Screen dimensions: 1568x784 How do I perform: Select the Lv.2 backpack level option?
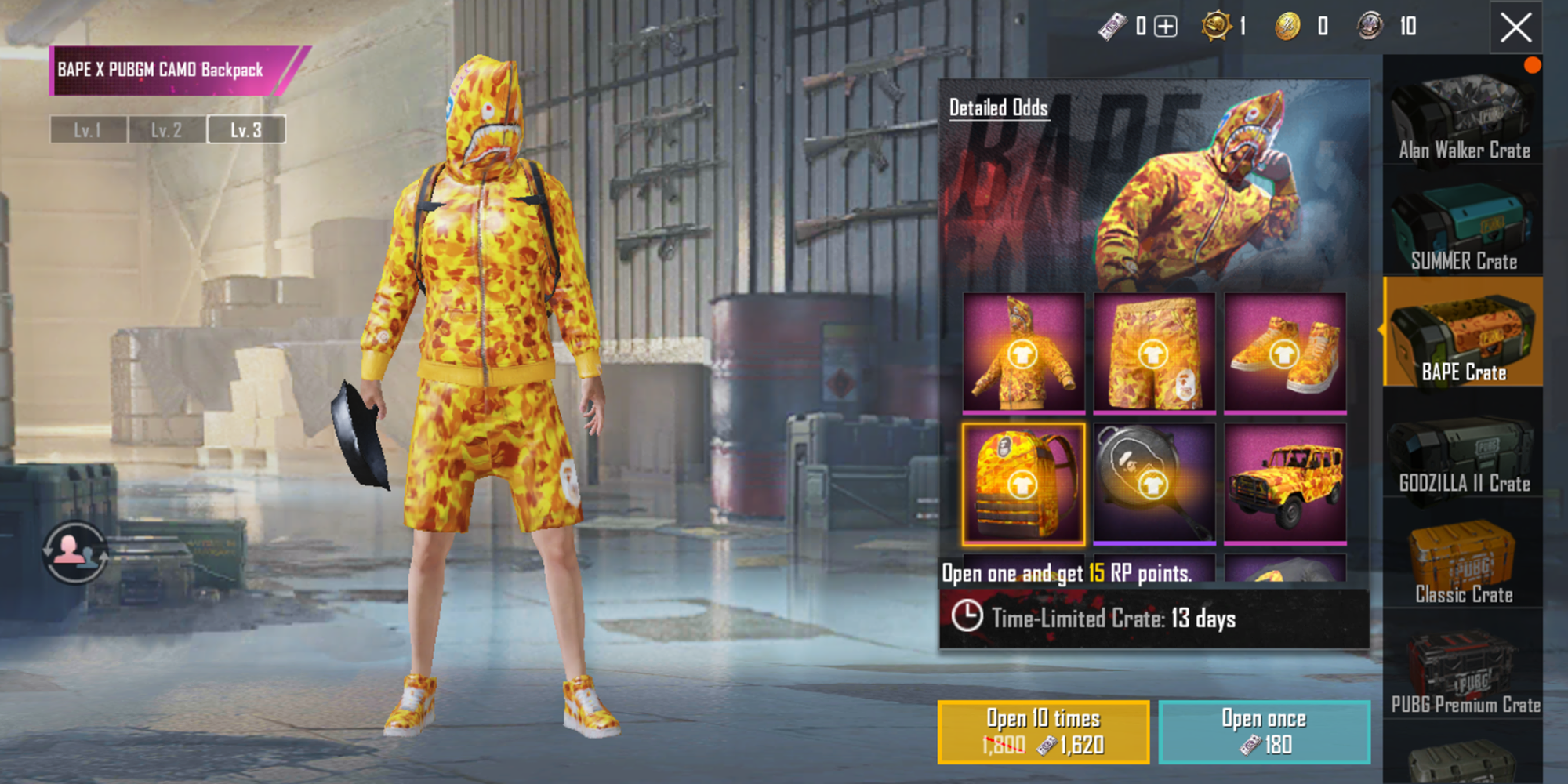coord(166,130)
